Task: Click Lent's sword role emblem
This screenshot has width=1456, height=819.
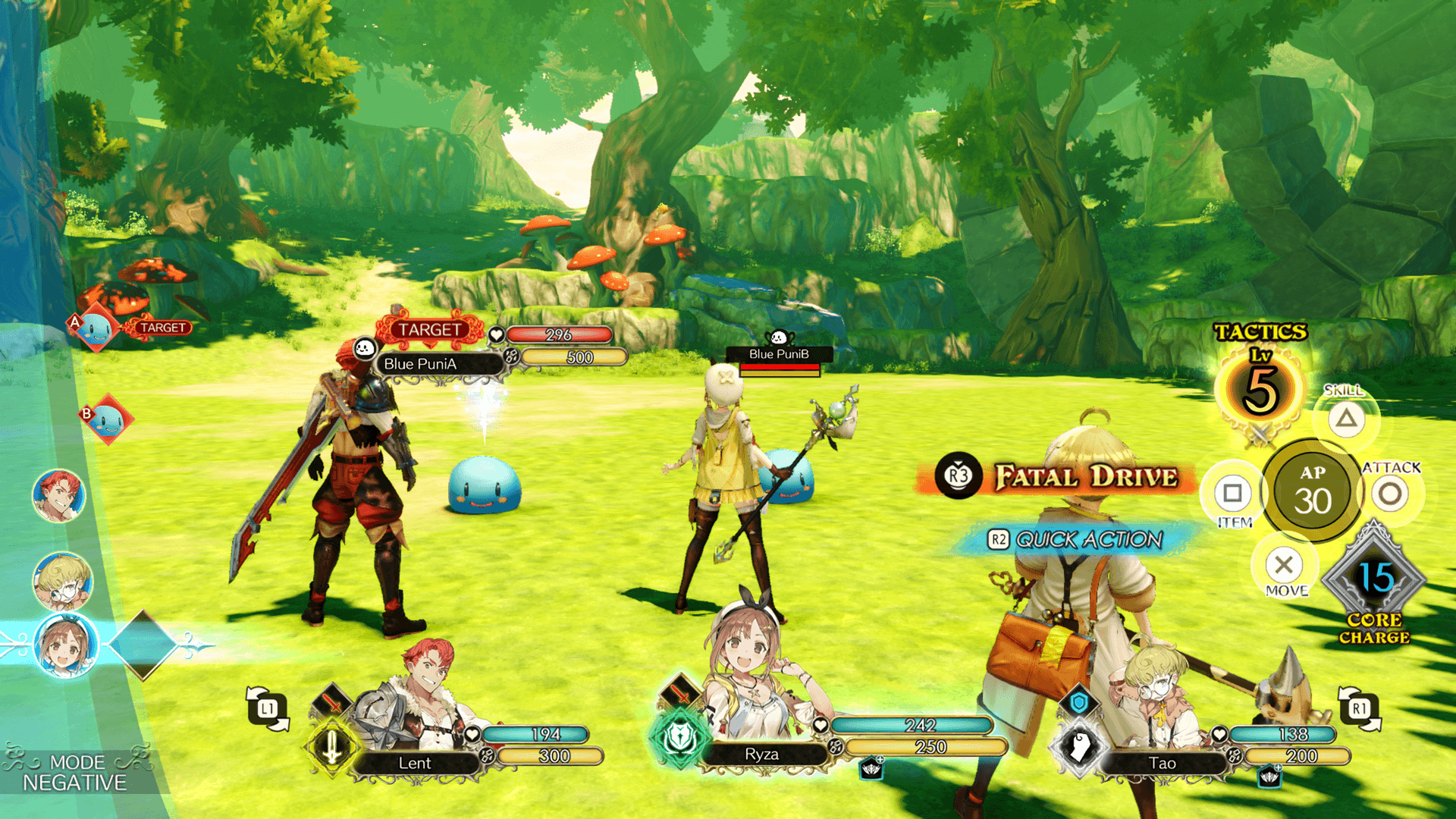Action: (x=331, y=746)
